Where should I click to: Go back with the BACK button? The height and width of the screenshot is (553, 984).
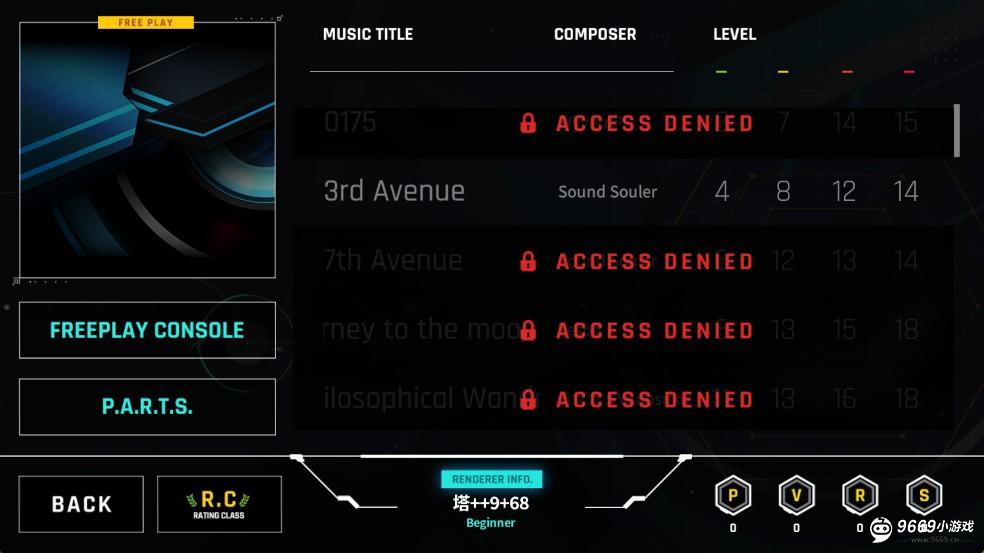[81, 504]
